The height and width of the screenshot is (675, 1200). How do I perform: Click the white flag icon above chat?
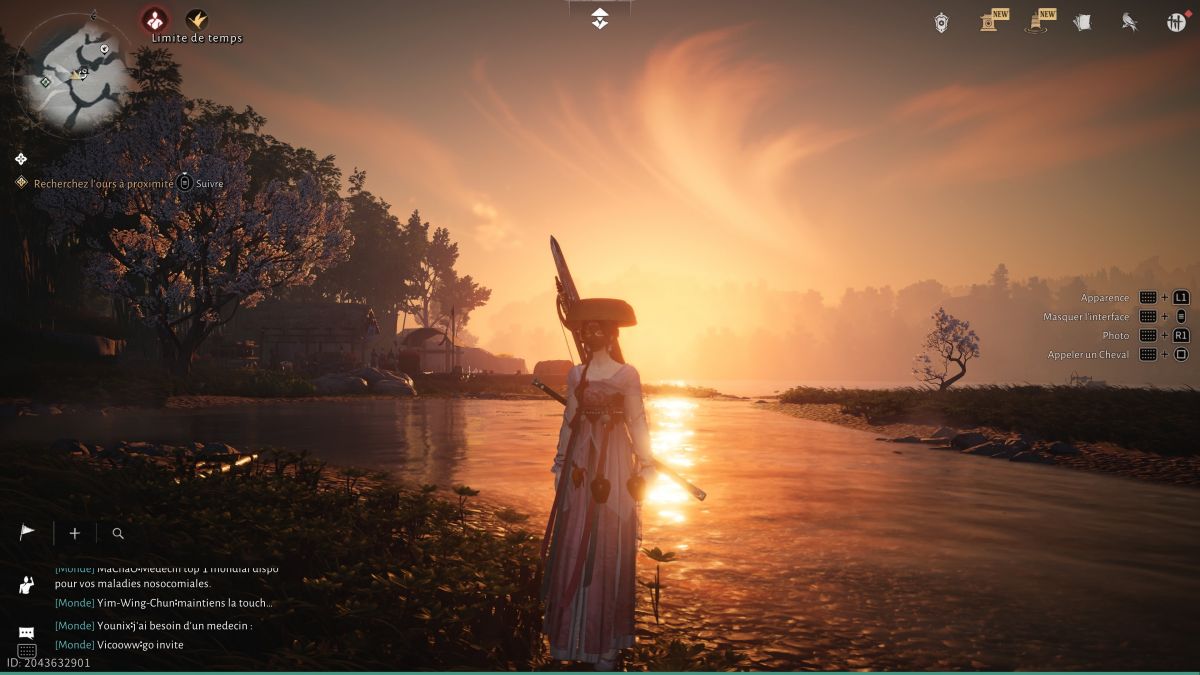pos(27,533)
